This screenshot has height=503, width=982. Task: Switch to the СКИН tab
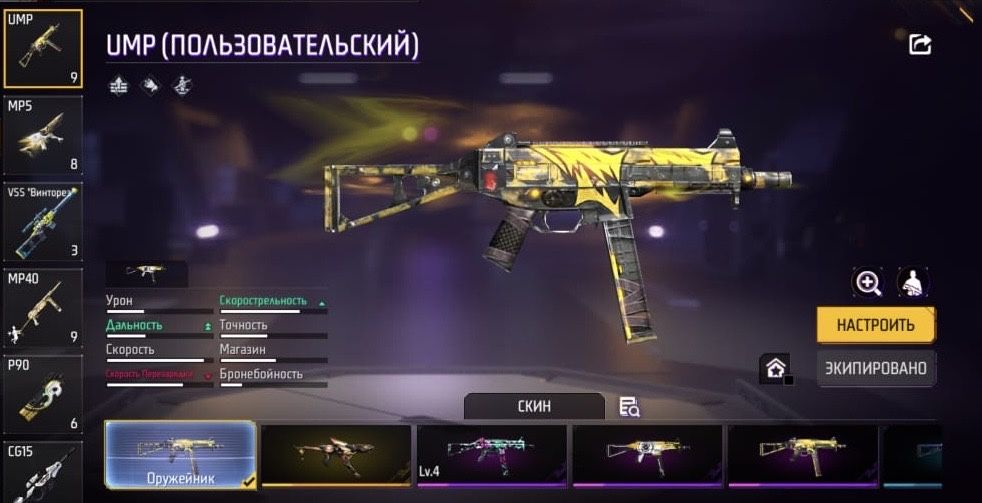coord(534,406)
